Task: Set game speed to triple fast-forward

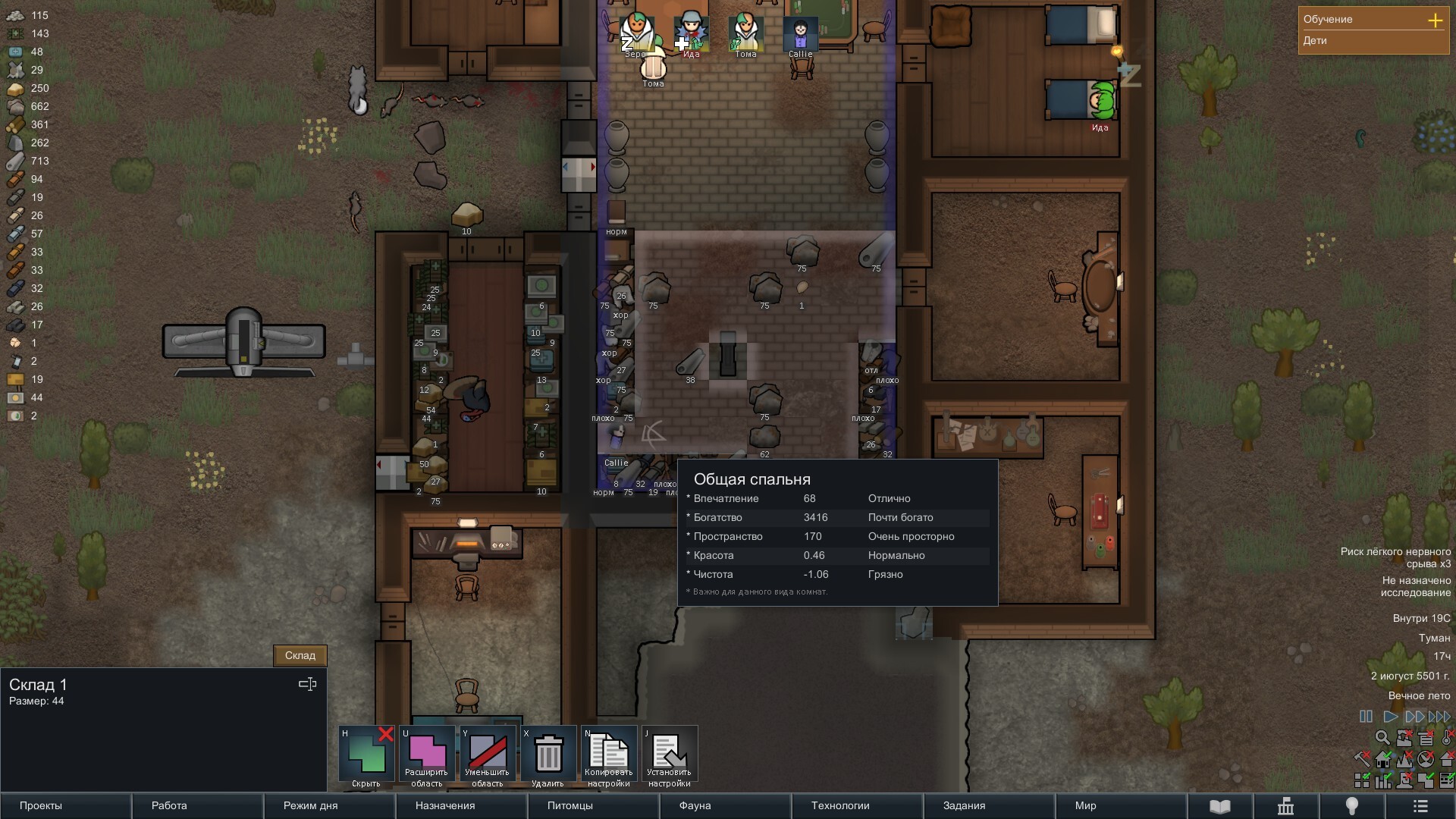Action: coord(1439,717)
